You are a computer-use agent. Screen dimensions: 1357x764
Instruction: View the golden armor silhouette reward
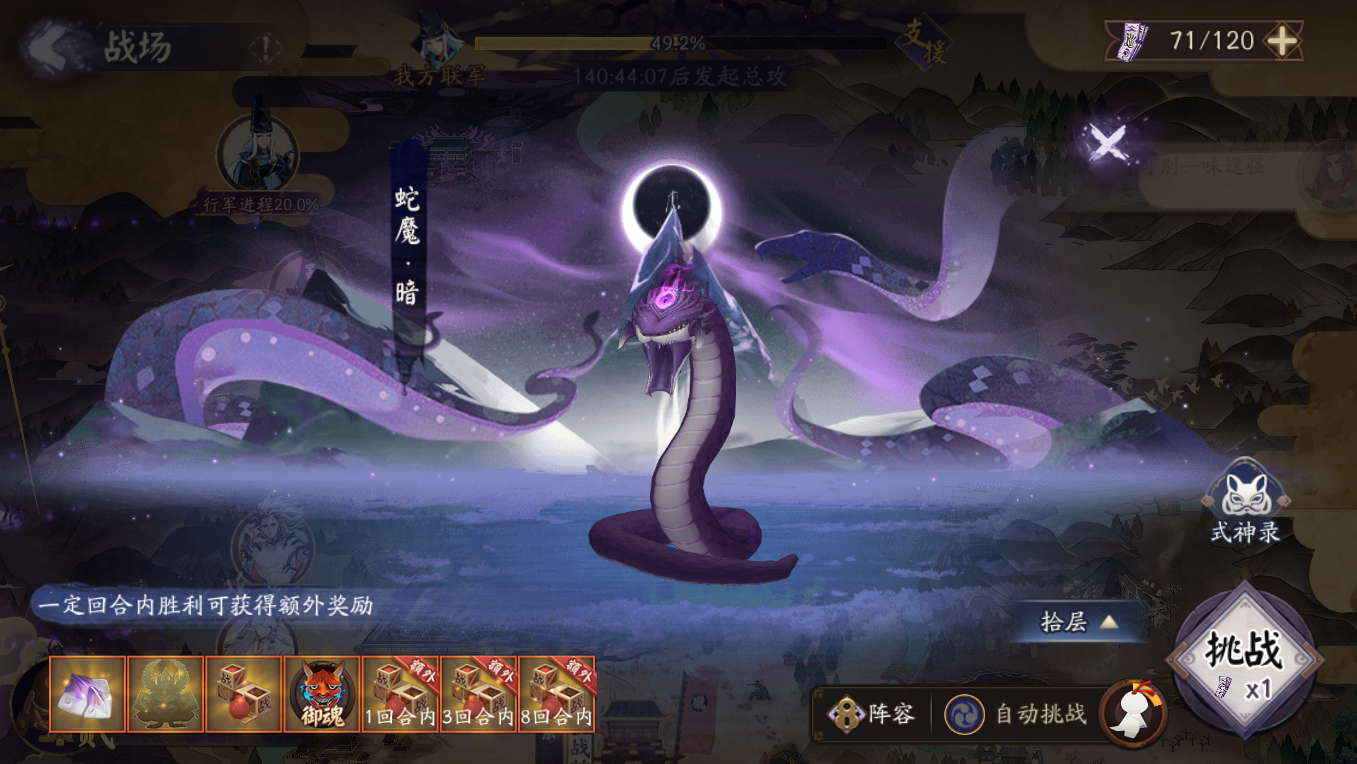point(165,694)
